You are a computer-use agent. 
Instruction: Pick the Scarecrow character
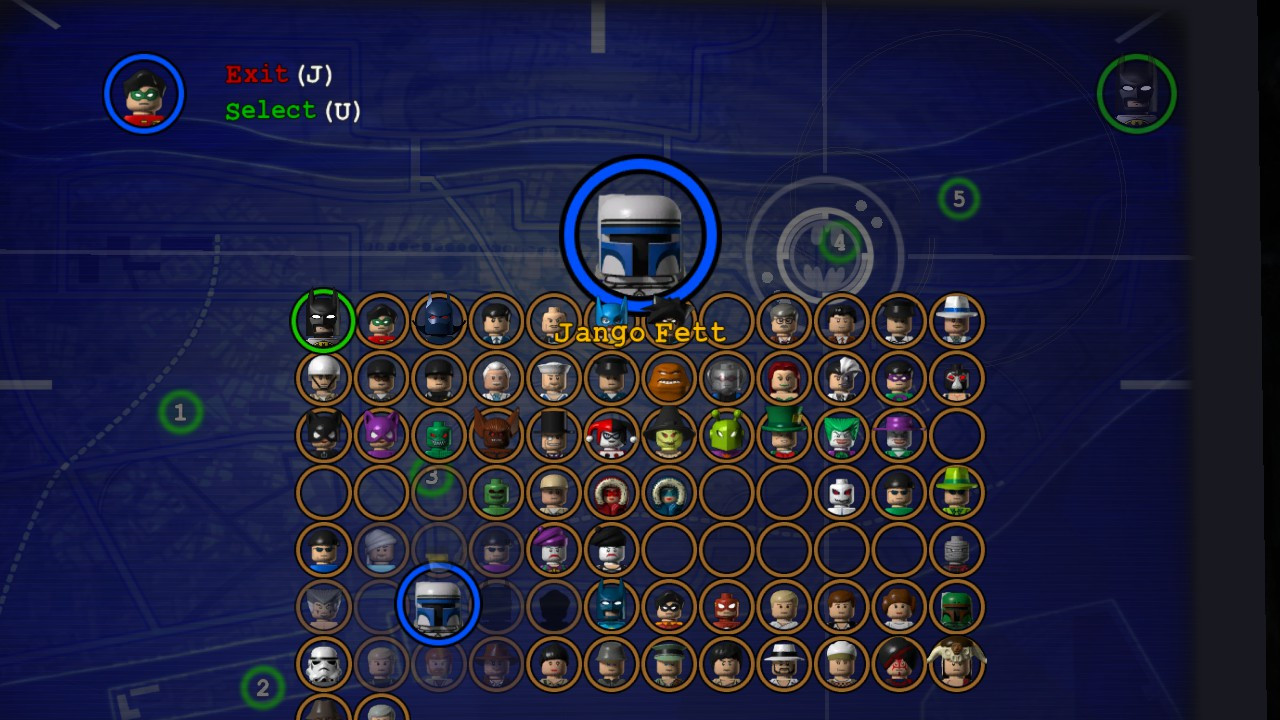[668, 435]
